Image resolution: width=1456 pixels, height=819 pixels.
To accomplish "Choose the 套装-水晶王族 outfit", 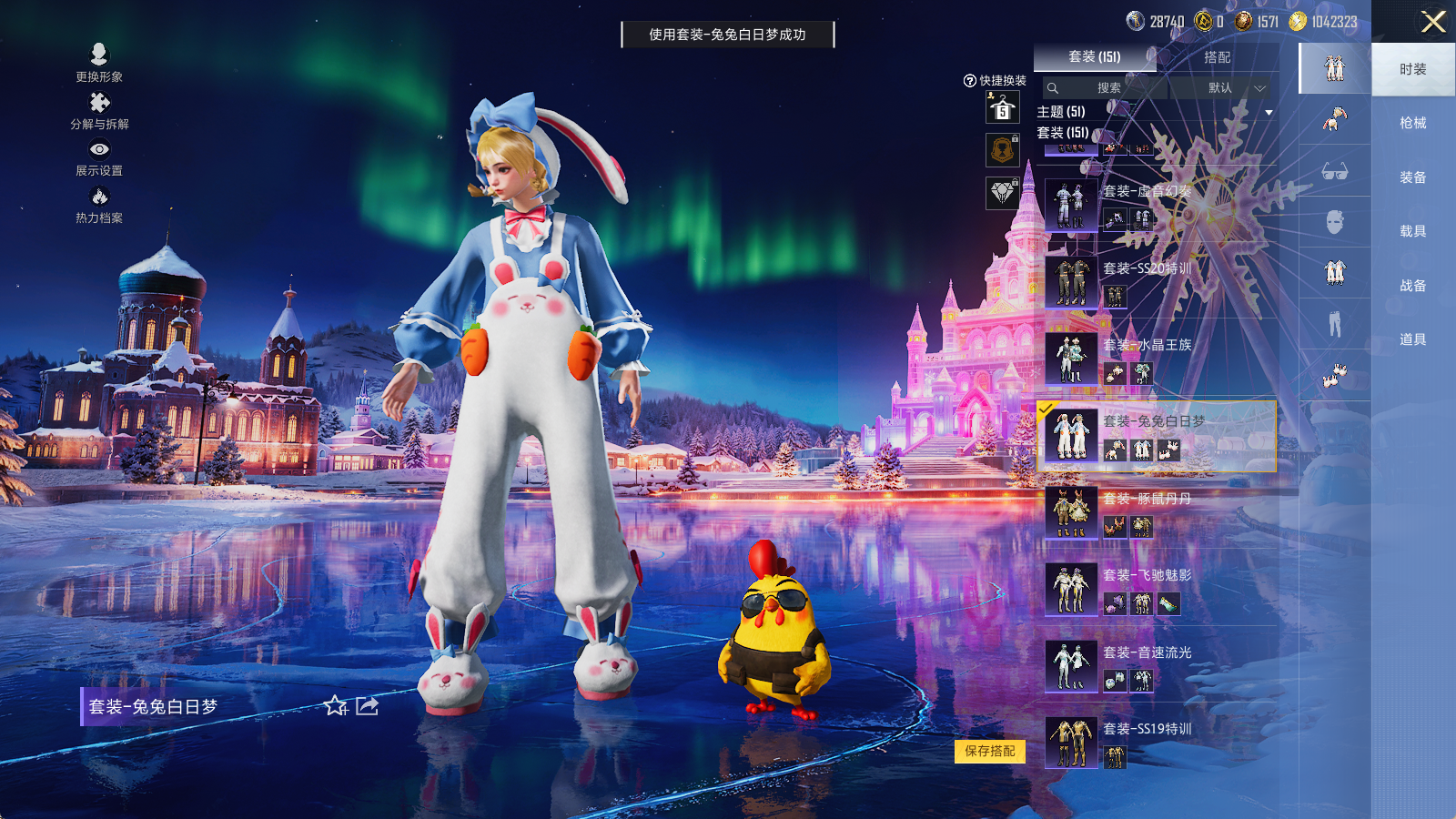I will [x=1156, y=358].
